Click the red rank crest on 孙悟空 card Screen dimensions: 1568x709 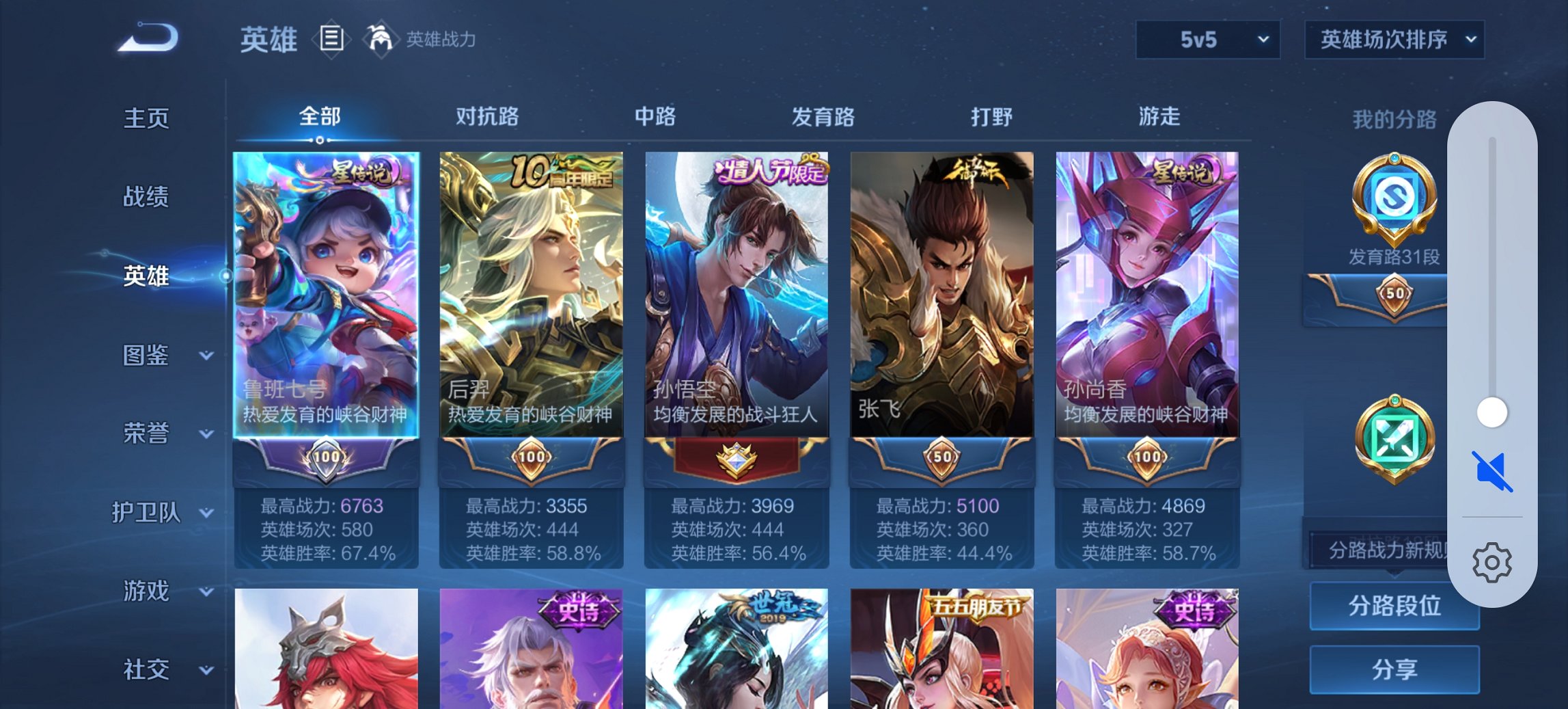pyautogui.click(x=737, y=459)
